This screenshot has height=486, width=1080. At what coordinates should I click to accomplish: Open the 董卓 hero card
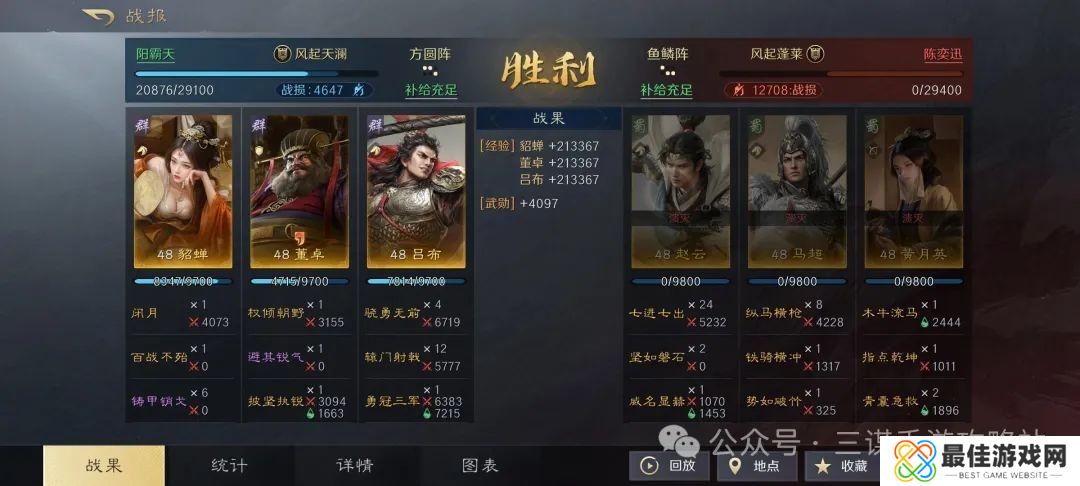300,191
